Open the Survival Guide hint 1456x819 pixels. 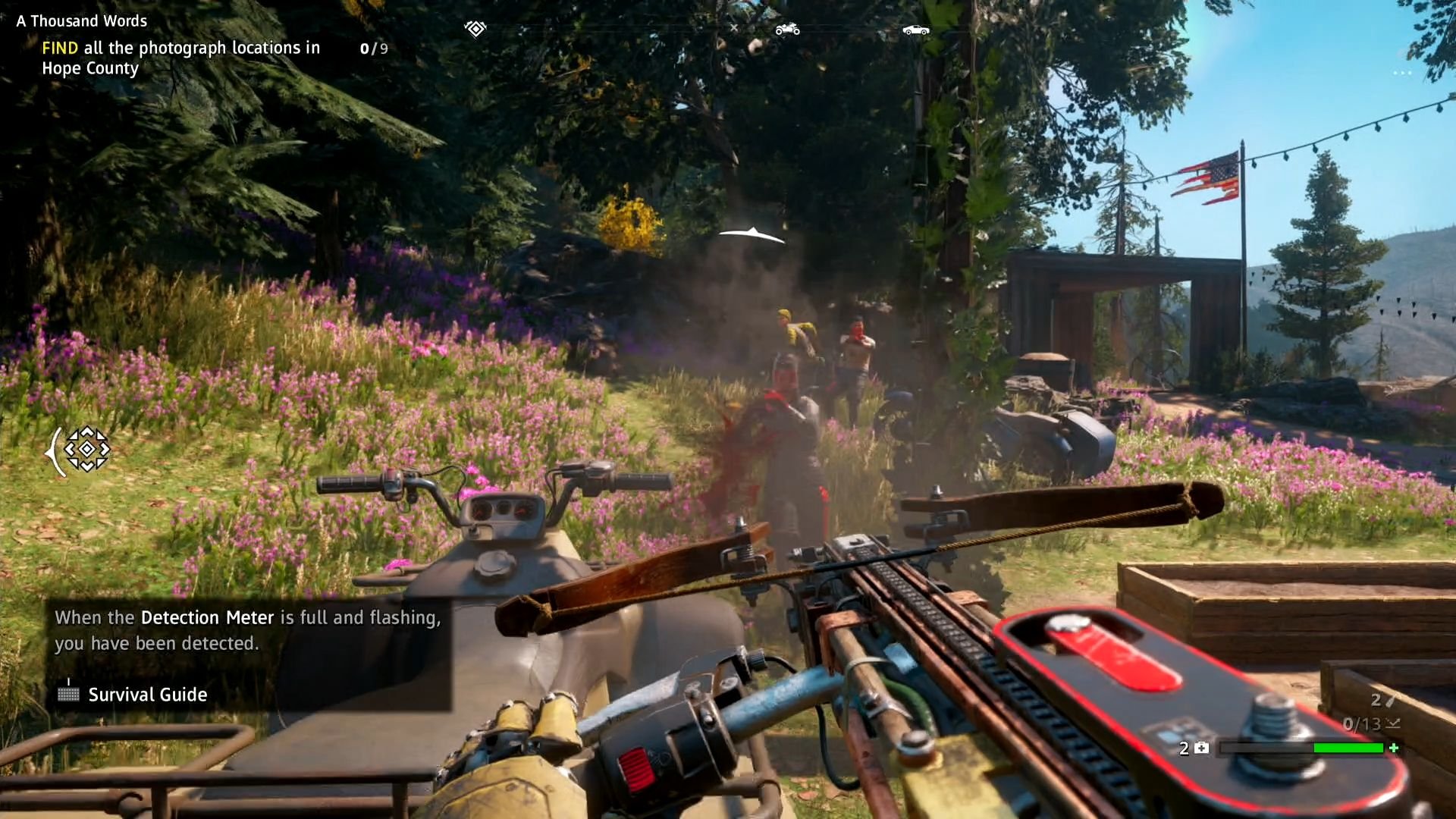click(x=147, y=694)
